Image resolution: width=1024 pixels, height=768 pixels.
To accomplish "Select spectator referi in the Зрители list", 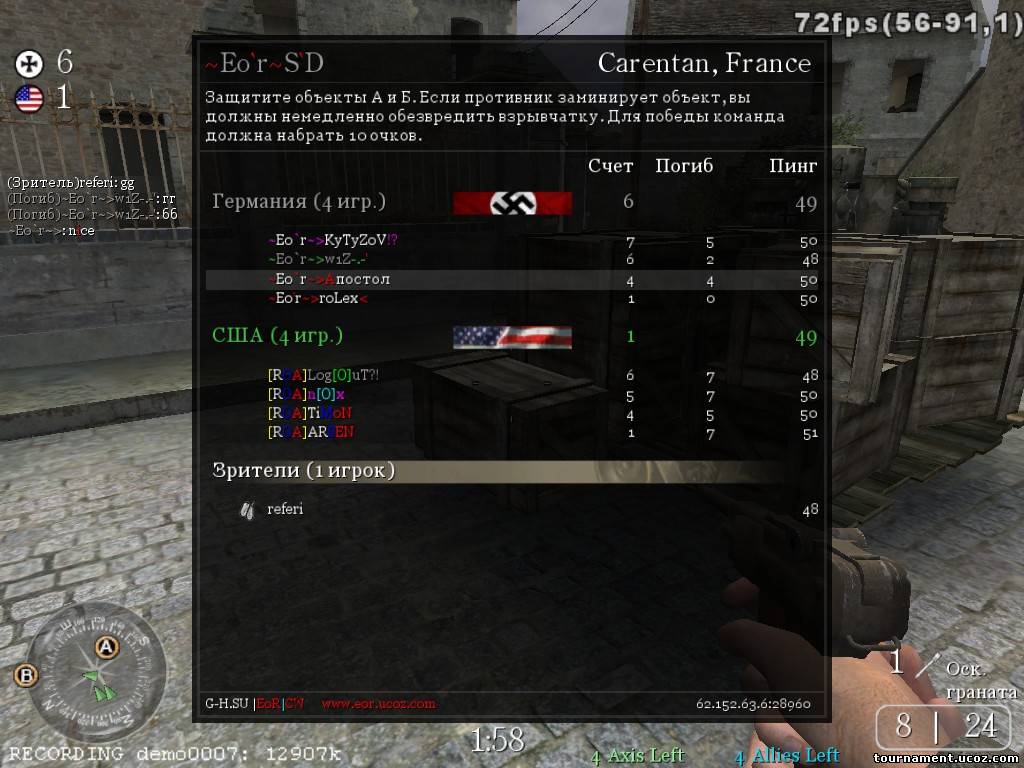I will [x=285, y=509].
